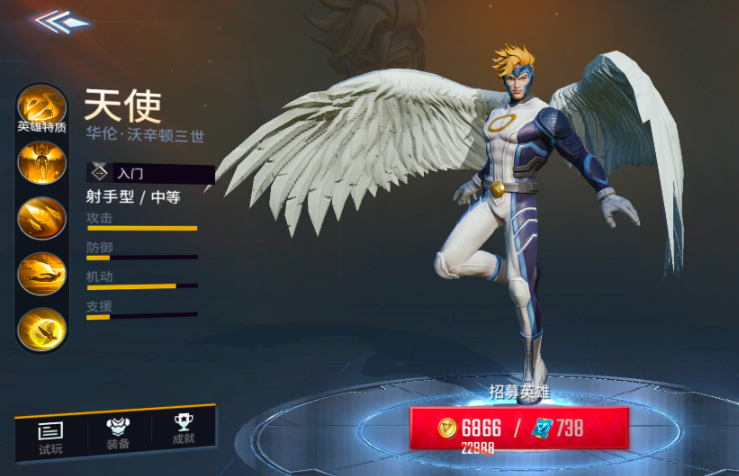Select the glowing circle bird skill icon
Viewport: 739px width, 476px height.
tap(41, 327)
